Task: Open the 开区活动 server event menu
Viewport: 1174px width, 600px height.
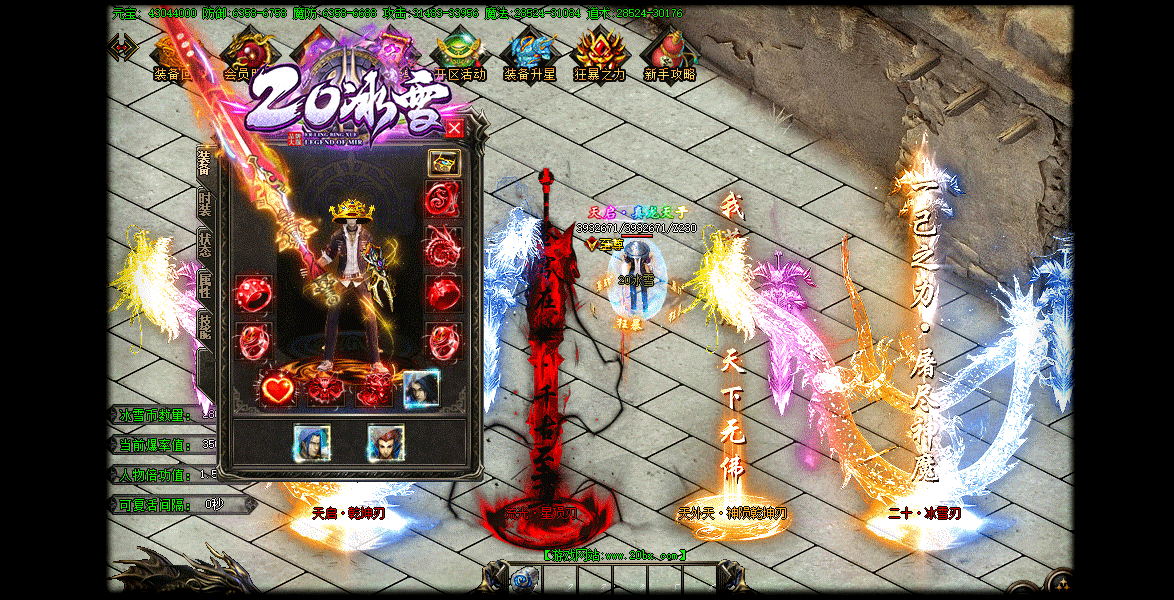Action: [x=460, y=54]
